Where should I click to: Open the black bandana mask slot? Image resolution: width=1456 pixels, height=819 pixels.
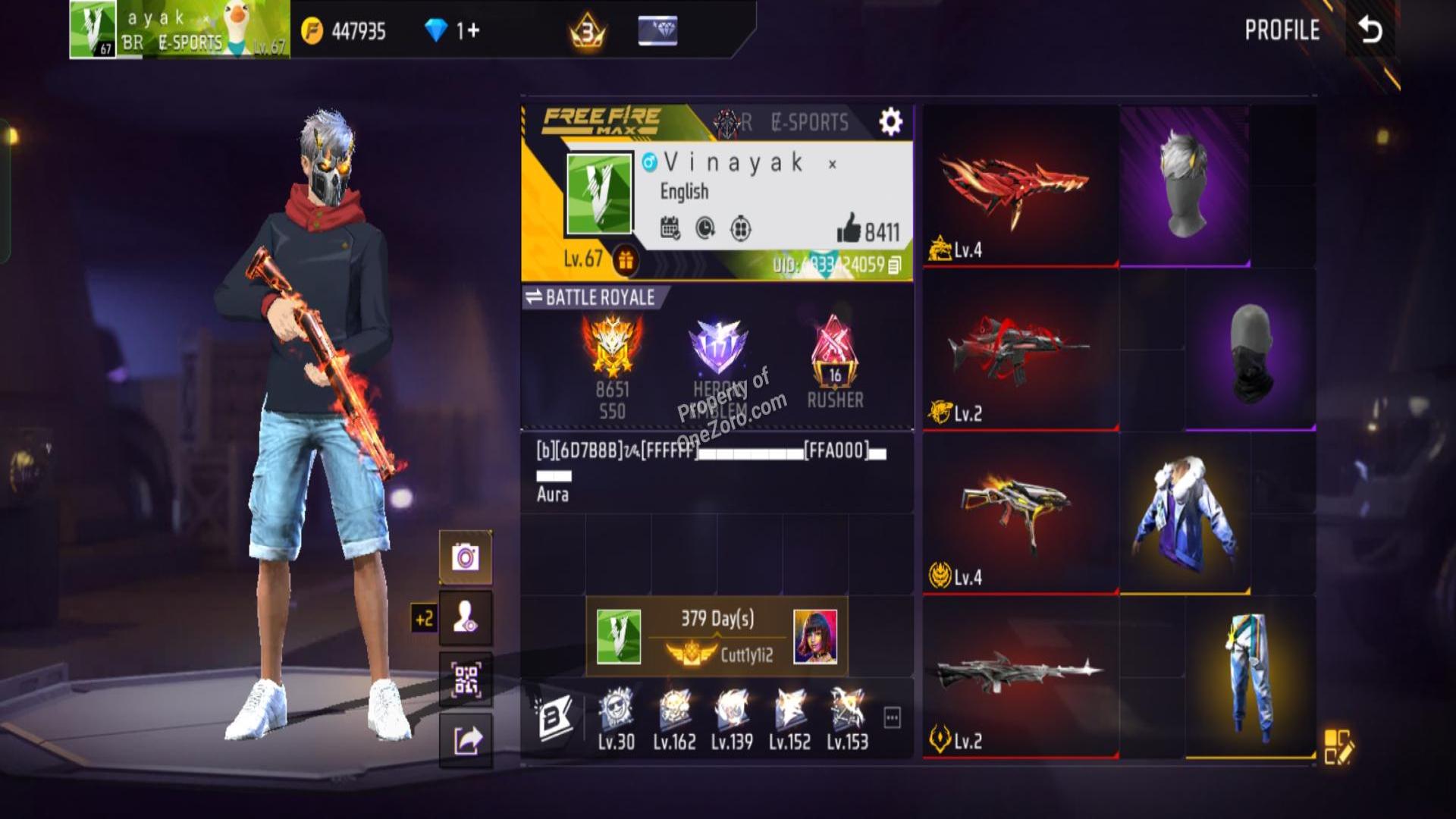tap(1250, 350)
